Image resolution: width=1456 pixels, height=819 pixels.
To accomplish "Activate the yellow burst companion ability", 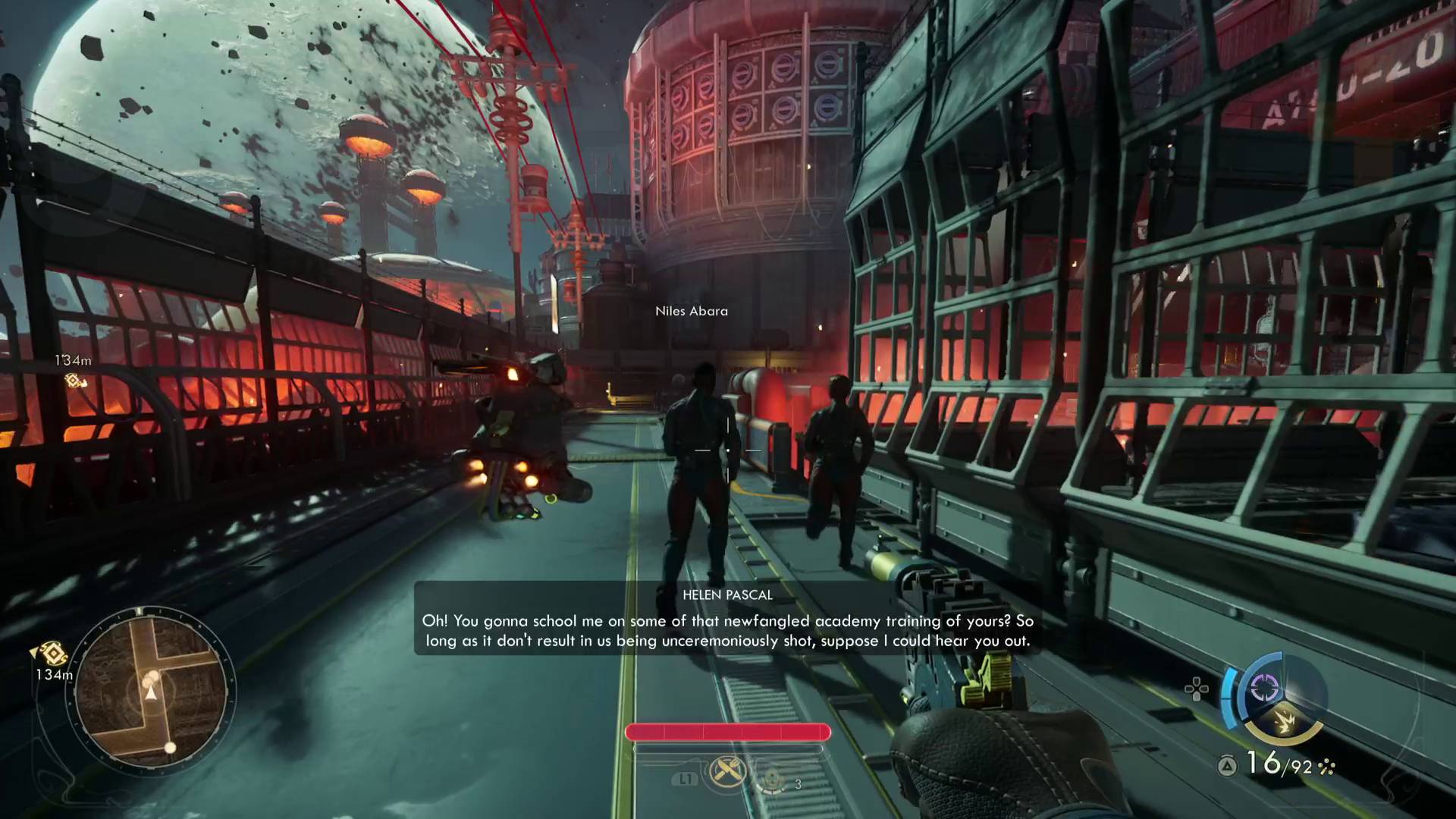I will coord(1284,720).
